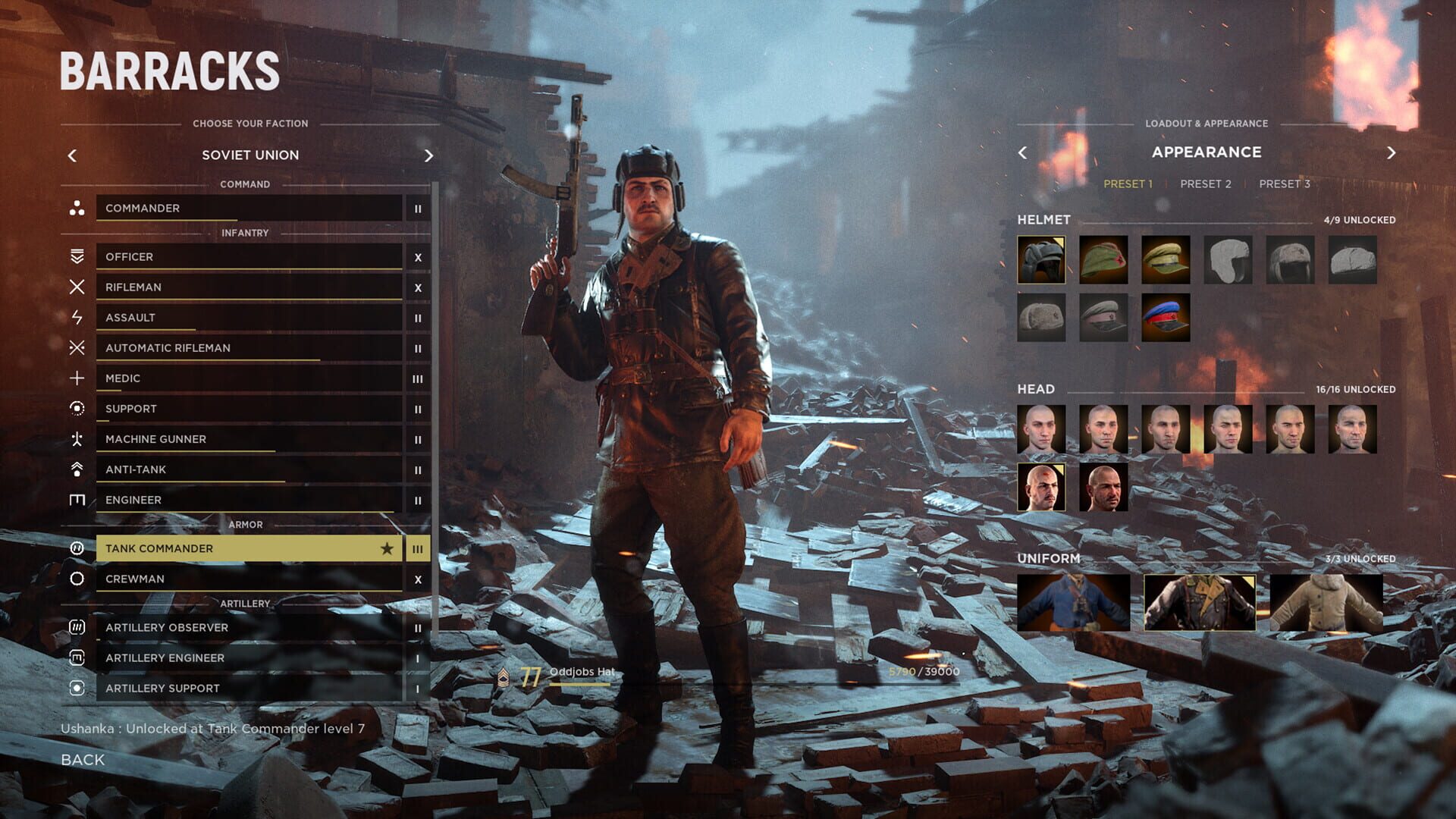Select the blue-capped NKVD hat
Viewport: 1456px width, 819px height.
1167,317
